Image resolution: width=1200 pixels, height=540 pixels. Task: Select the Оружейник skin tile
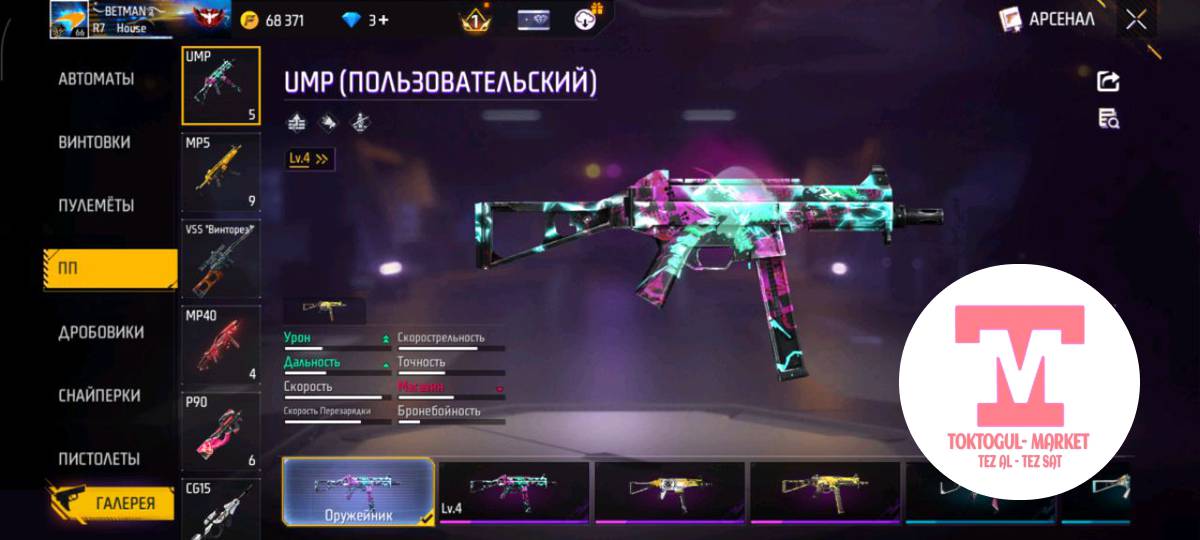pyautogui.click(x=359, y=492)
